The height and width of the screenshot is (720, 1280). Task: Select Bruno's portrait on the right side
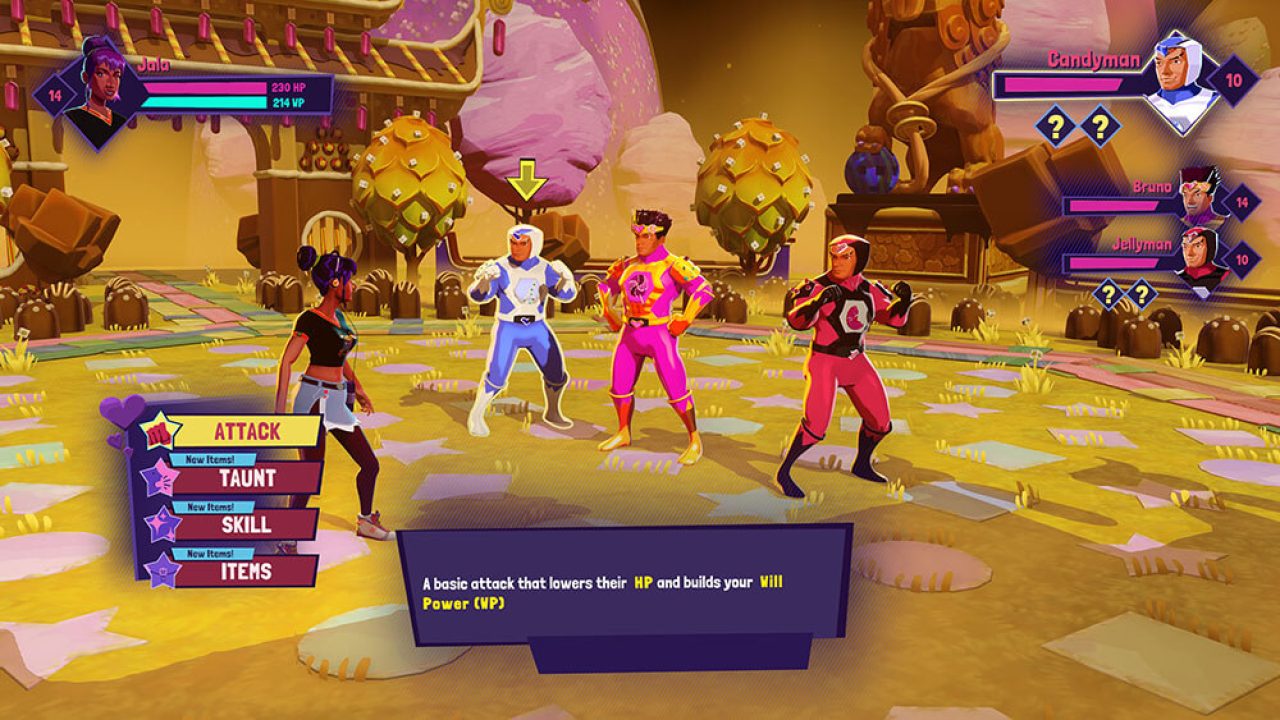(x=1200, y=196)
